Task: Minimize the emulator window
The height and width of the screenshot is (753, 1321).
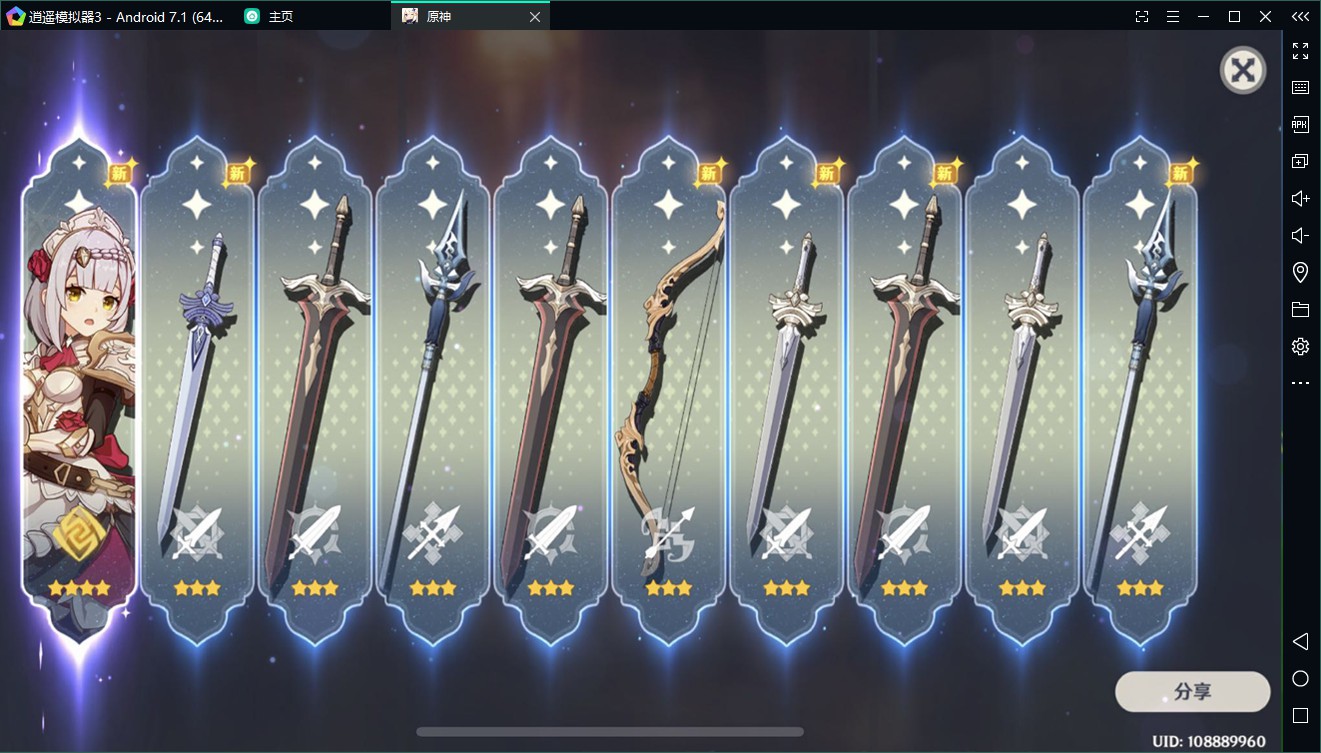Action: pos(1204,16)
